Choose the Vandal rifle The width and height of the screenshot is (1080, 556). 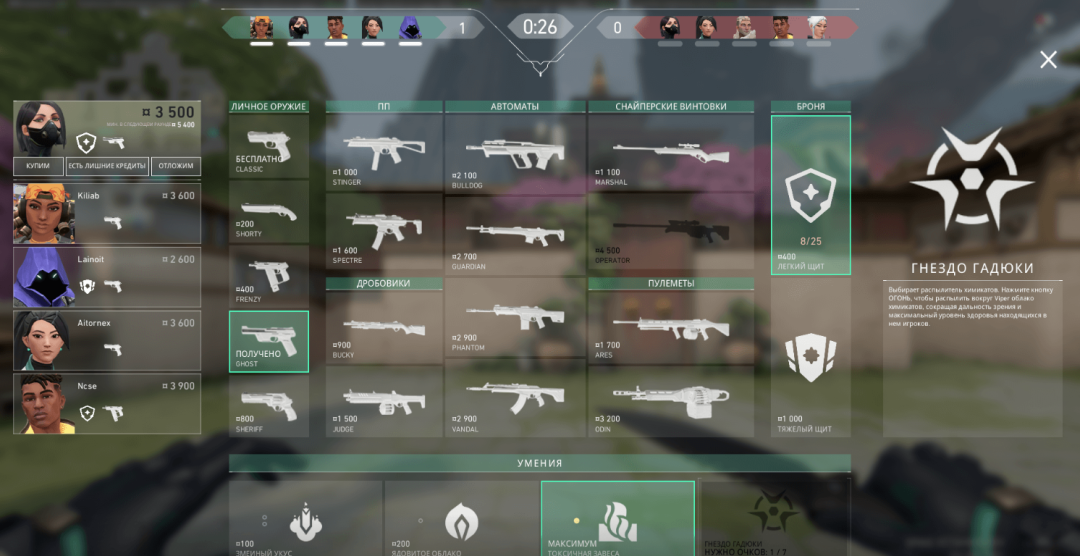pyautogui.click(x=514, y=398)
